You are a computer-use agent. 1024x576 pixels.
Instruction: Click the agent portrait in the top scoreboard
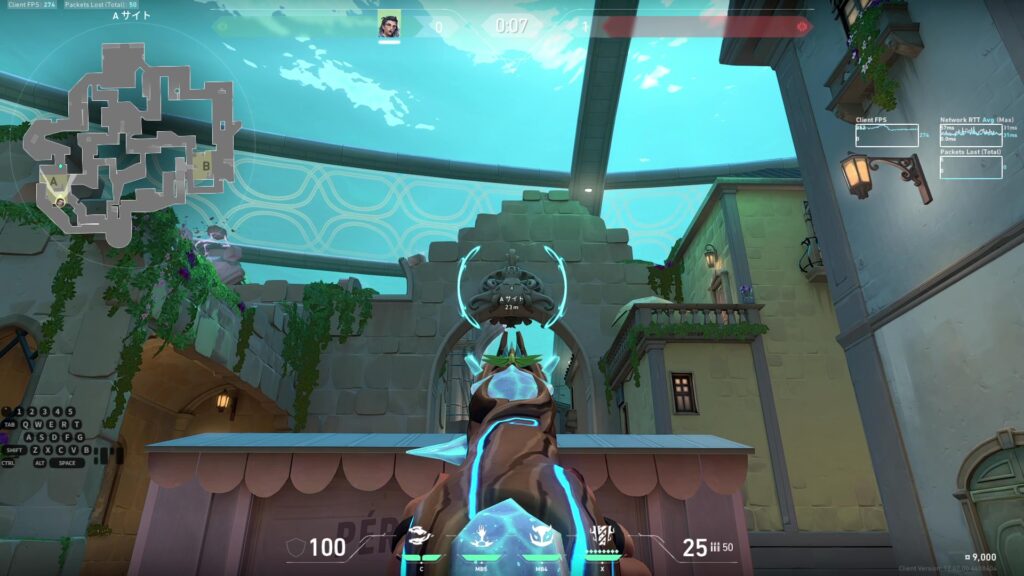tap(389, 25)
